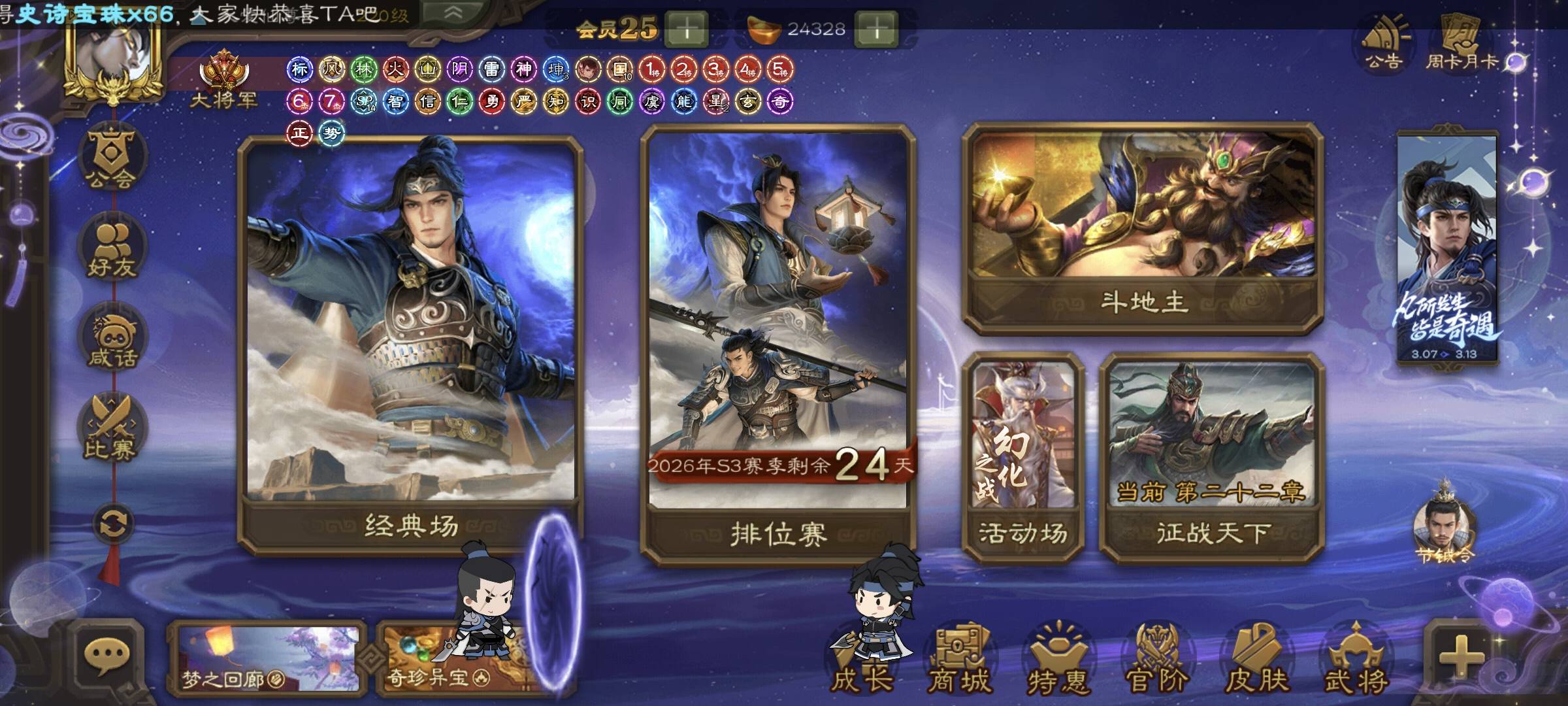Open the 活动场 event mode
Viewport: 1568px width, 706px height.
coord(1023,458)
